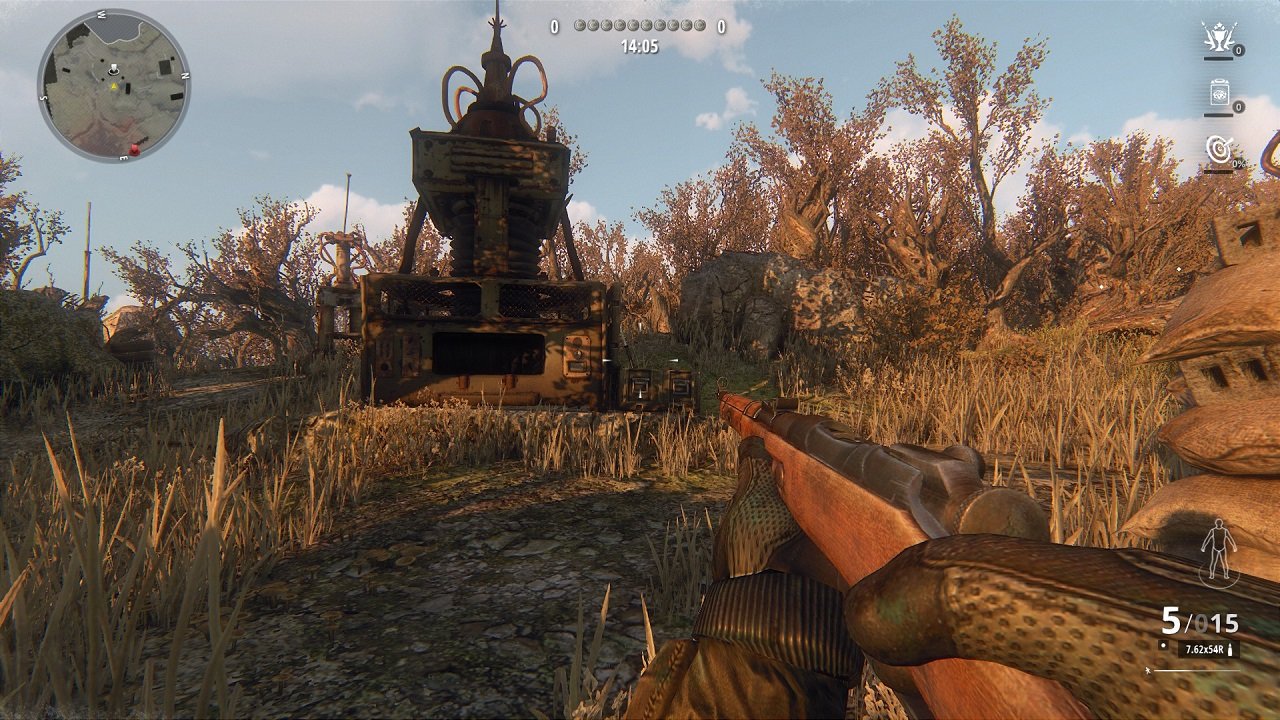Image resolution: width=1280 pixels, height=720 pixels.
Task: Click the bullet cartridge icon beside the ammo label
Action: point(1230,649)
